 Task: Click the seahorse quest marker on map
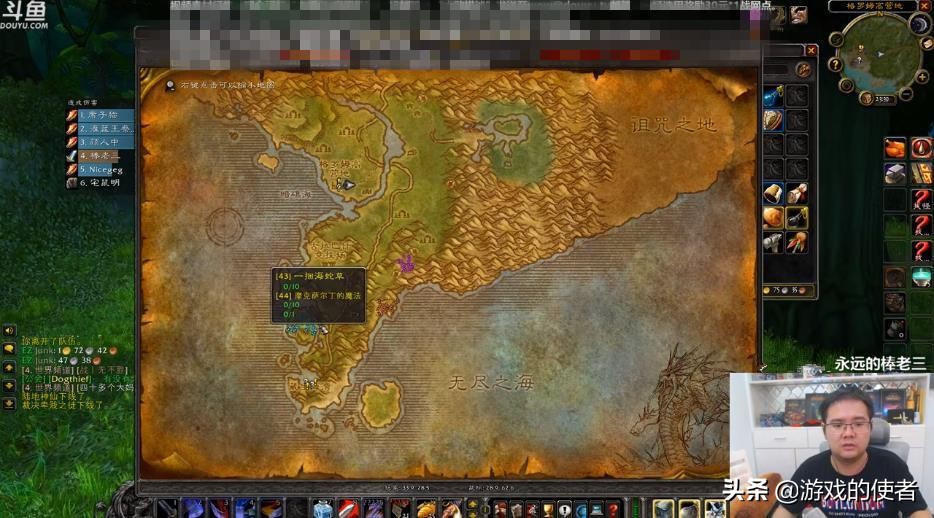405,264
